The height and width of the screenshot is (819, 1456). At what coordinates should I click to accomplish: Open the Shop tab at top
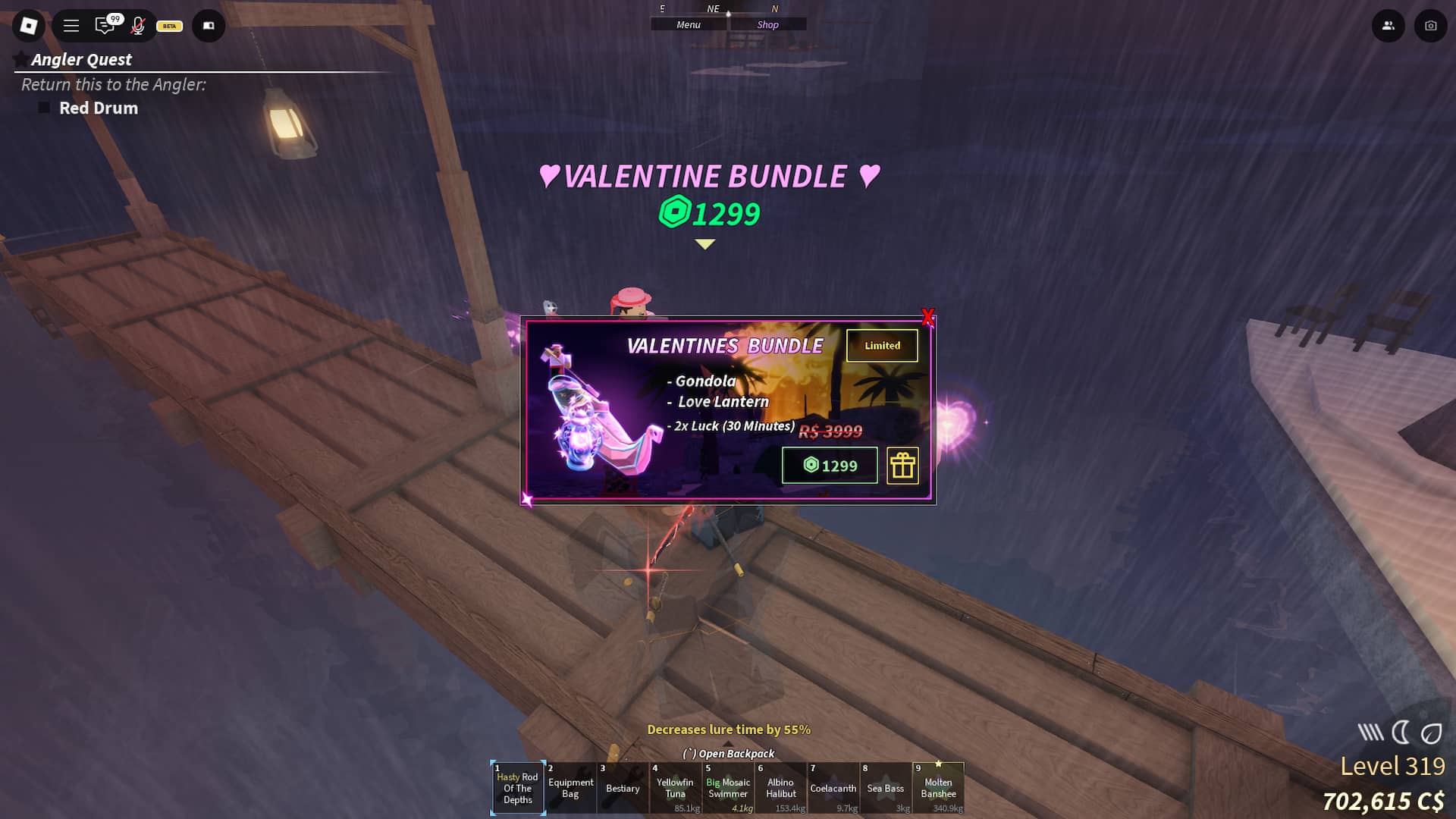point(767,25)
